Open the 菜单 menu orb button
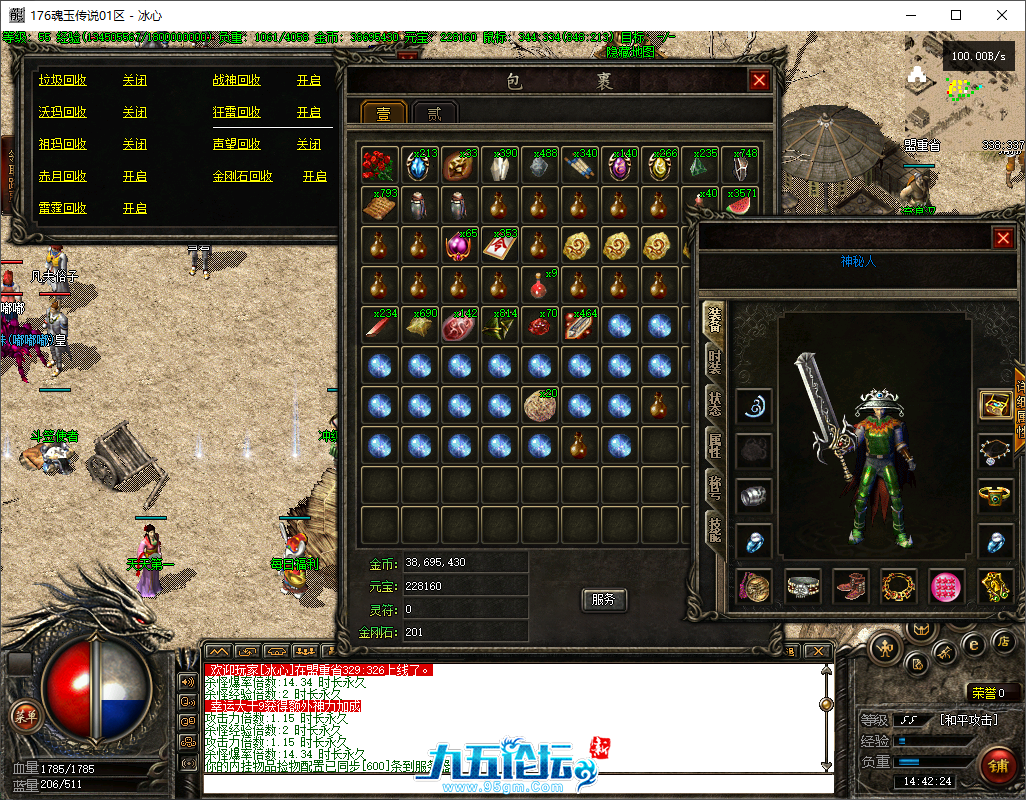The width and height of the screenshot is (1026, 800). (24, 714)
